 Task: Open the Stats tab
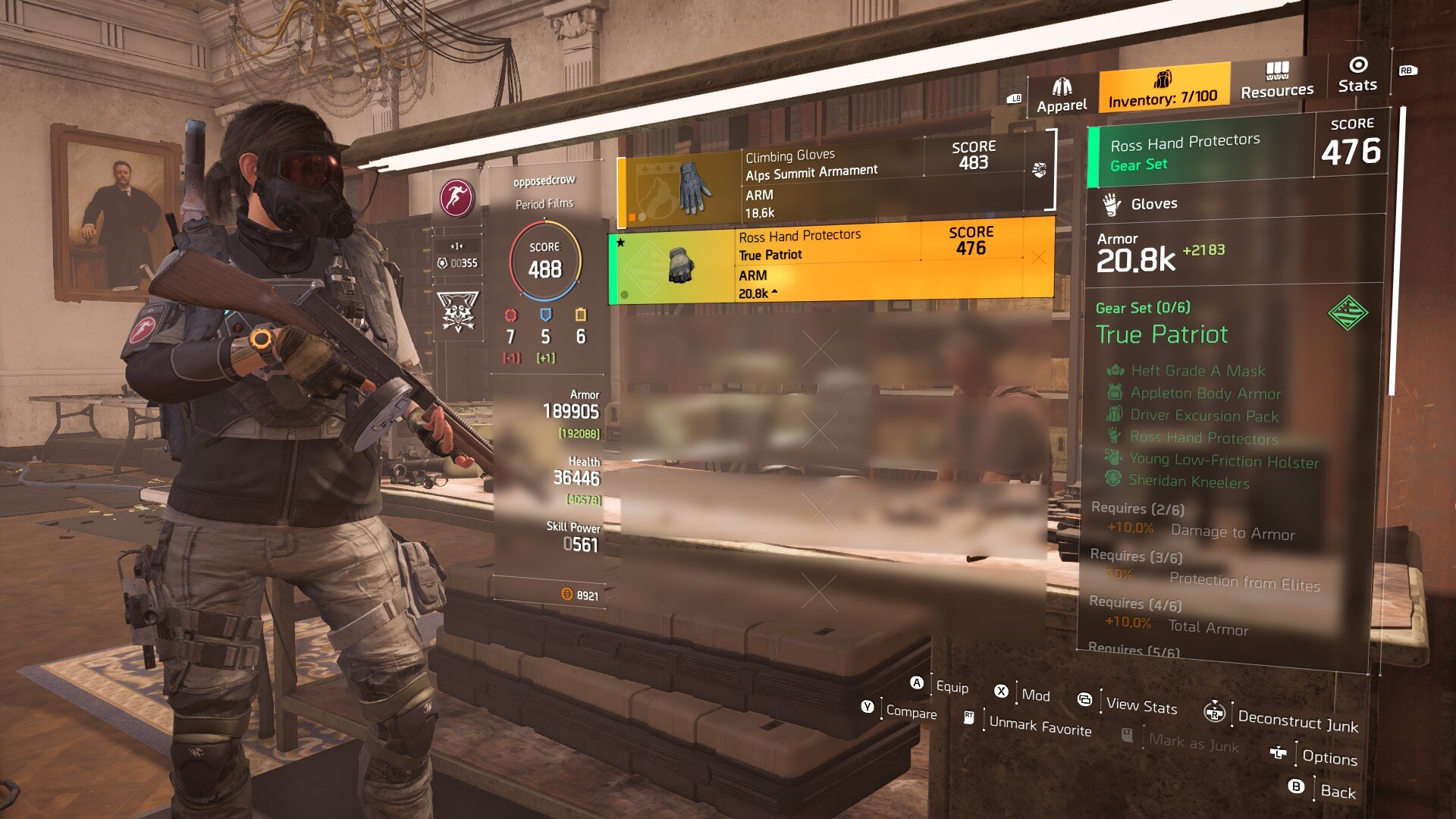(1357, 75)
